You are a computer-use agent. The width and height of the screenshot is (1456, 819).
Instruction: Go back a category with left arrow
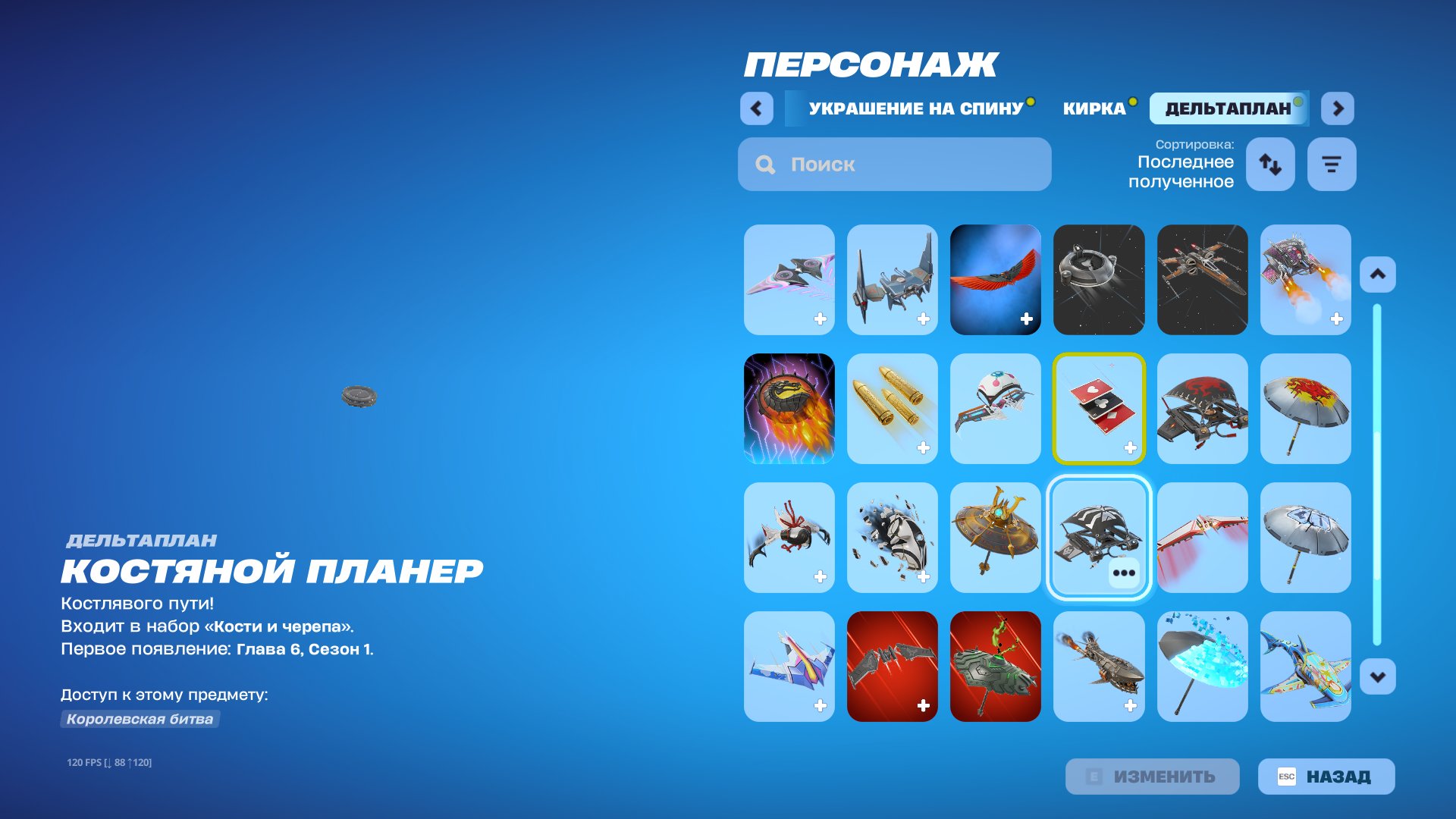[755, 108]
